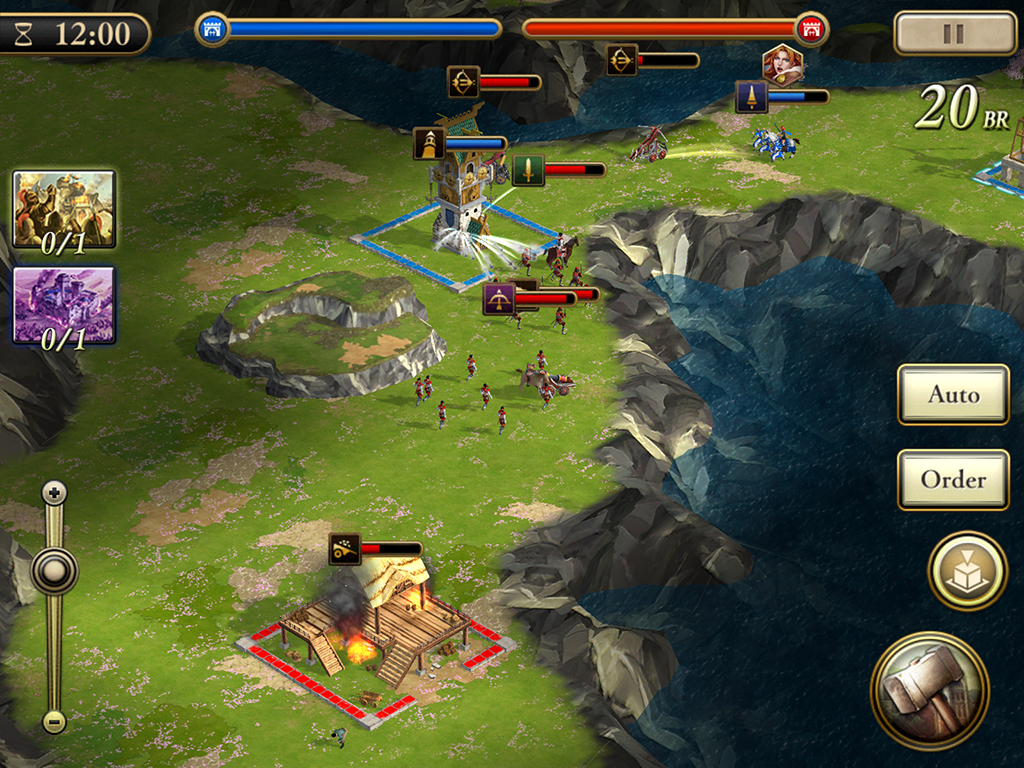Screen dimensions: 1024x768
Task: Select the blue tower's unit icon
Action: [x=429, y=144]
